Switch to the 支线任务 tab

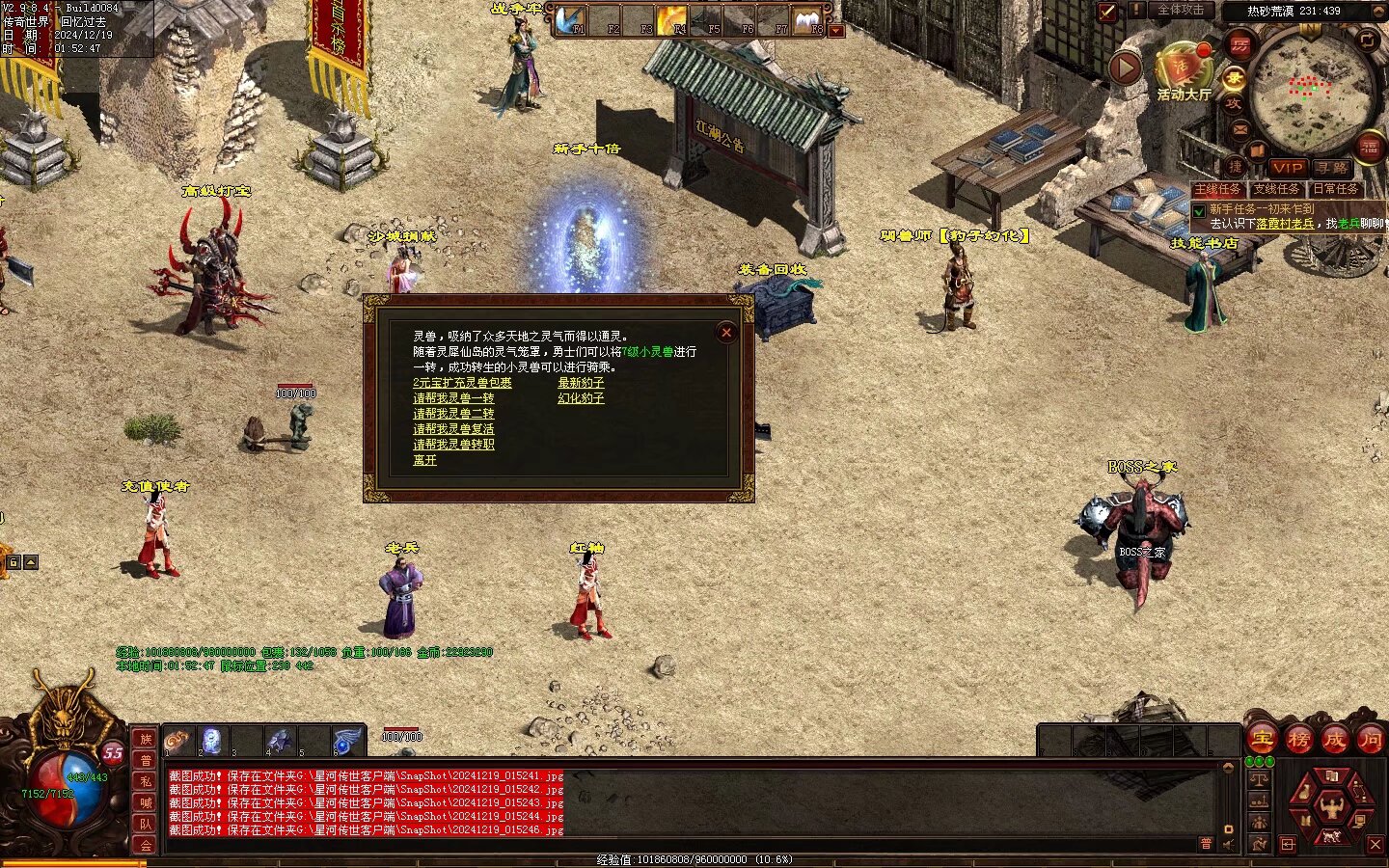(1276, 189)
